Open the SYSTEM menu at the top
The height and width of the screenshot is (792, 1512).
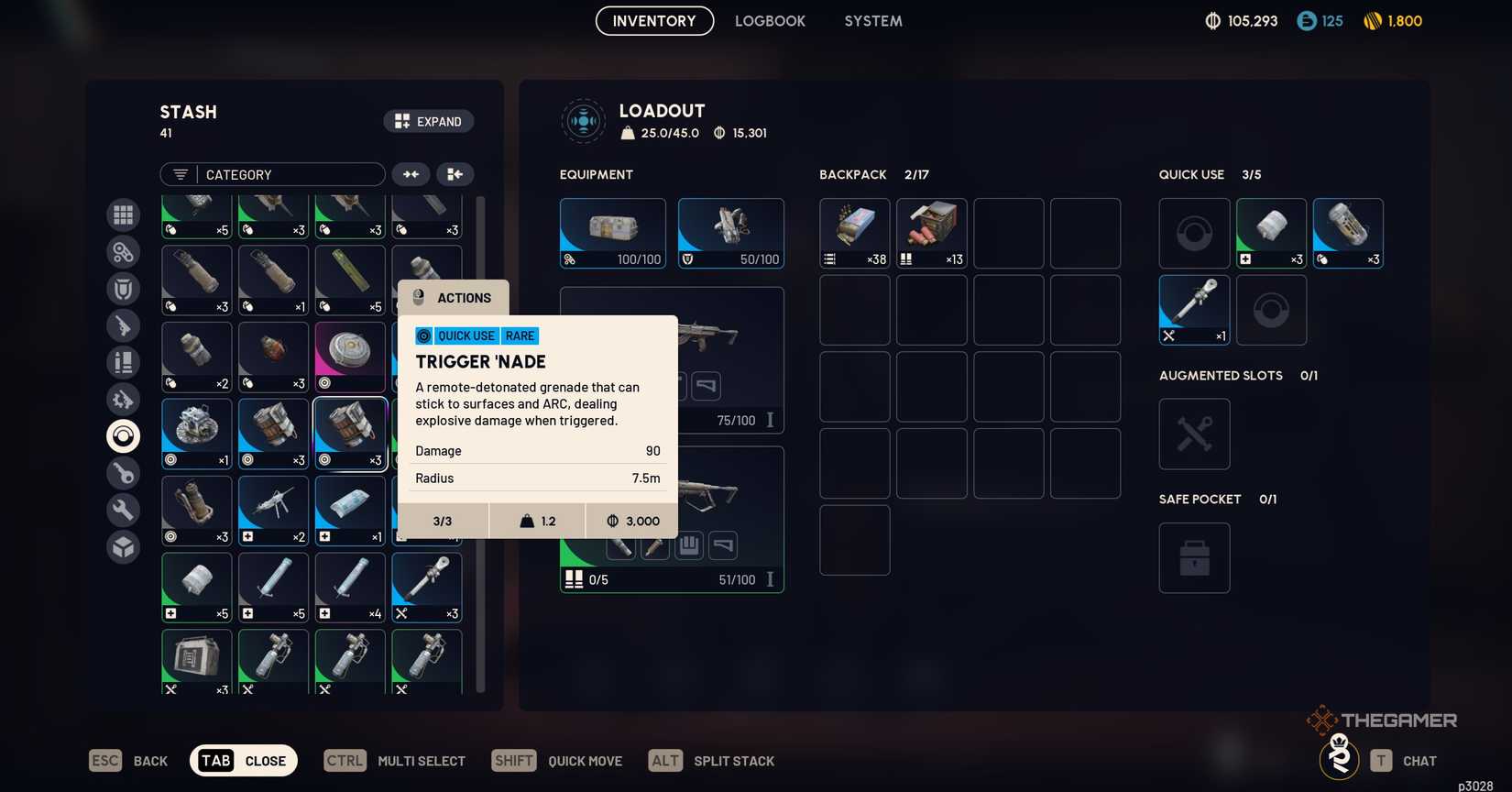click(x=871, y=20)
